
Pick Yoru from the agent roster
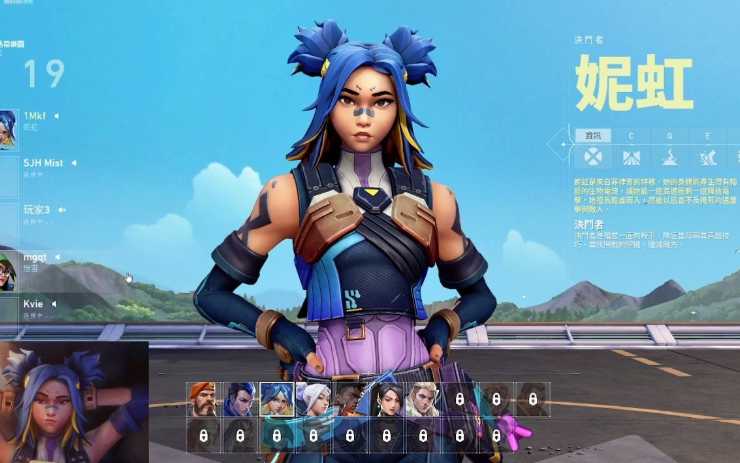click(x=240, y=399)
